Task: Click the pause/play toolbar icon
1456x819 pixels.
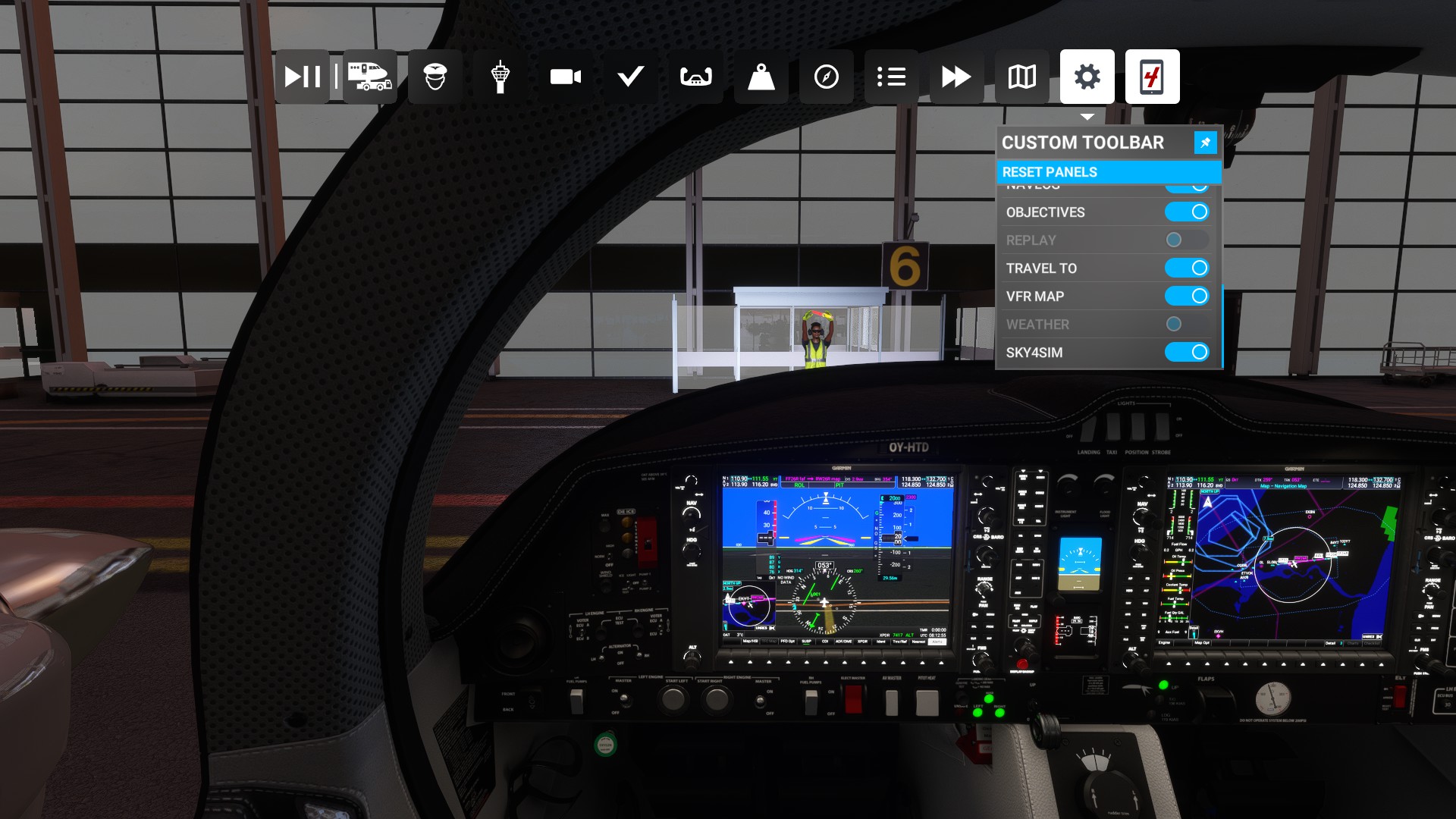Action: pos(302,76)
